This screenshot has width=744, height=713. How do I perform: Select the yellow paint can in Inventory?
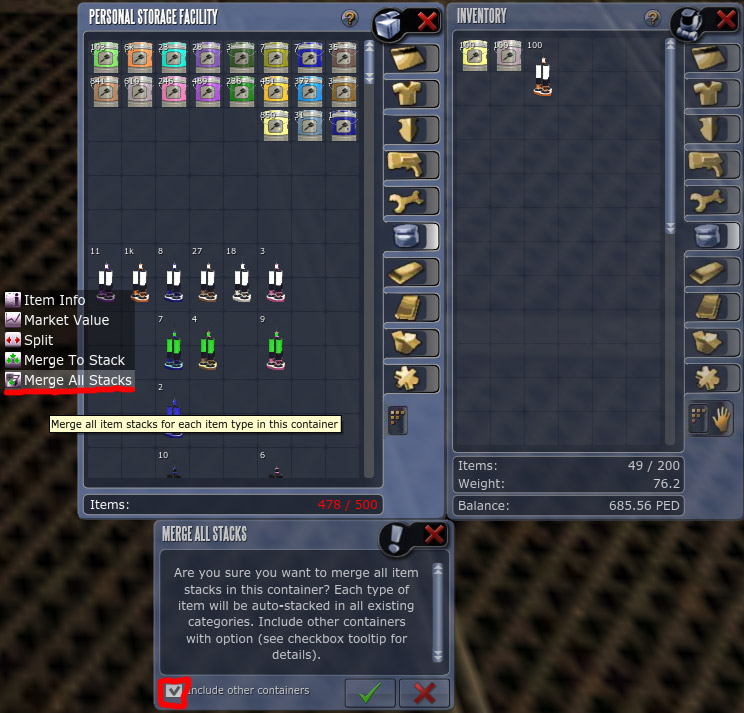[x=474, y=58]
